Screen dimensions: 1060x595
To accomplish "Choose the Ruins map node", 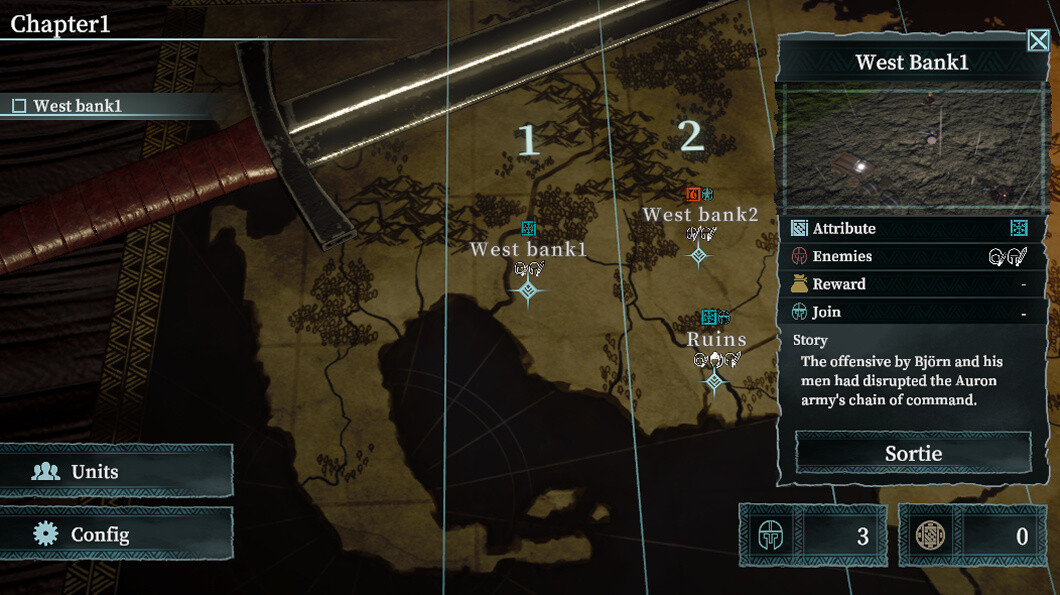I will 714,382.
